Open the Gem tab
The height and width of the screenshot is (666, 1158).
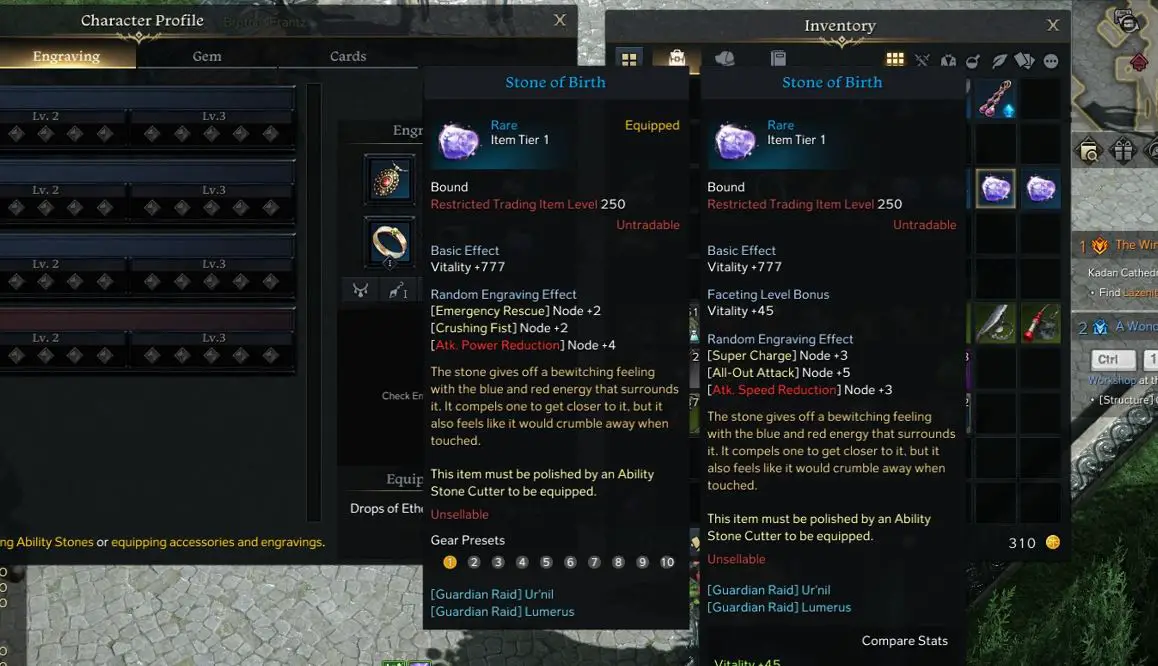207,56
